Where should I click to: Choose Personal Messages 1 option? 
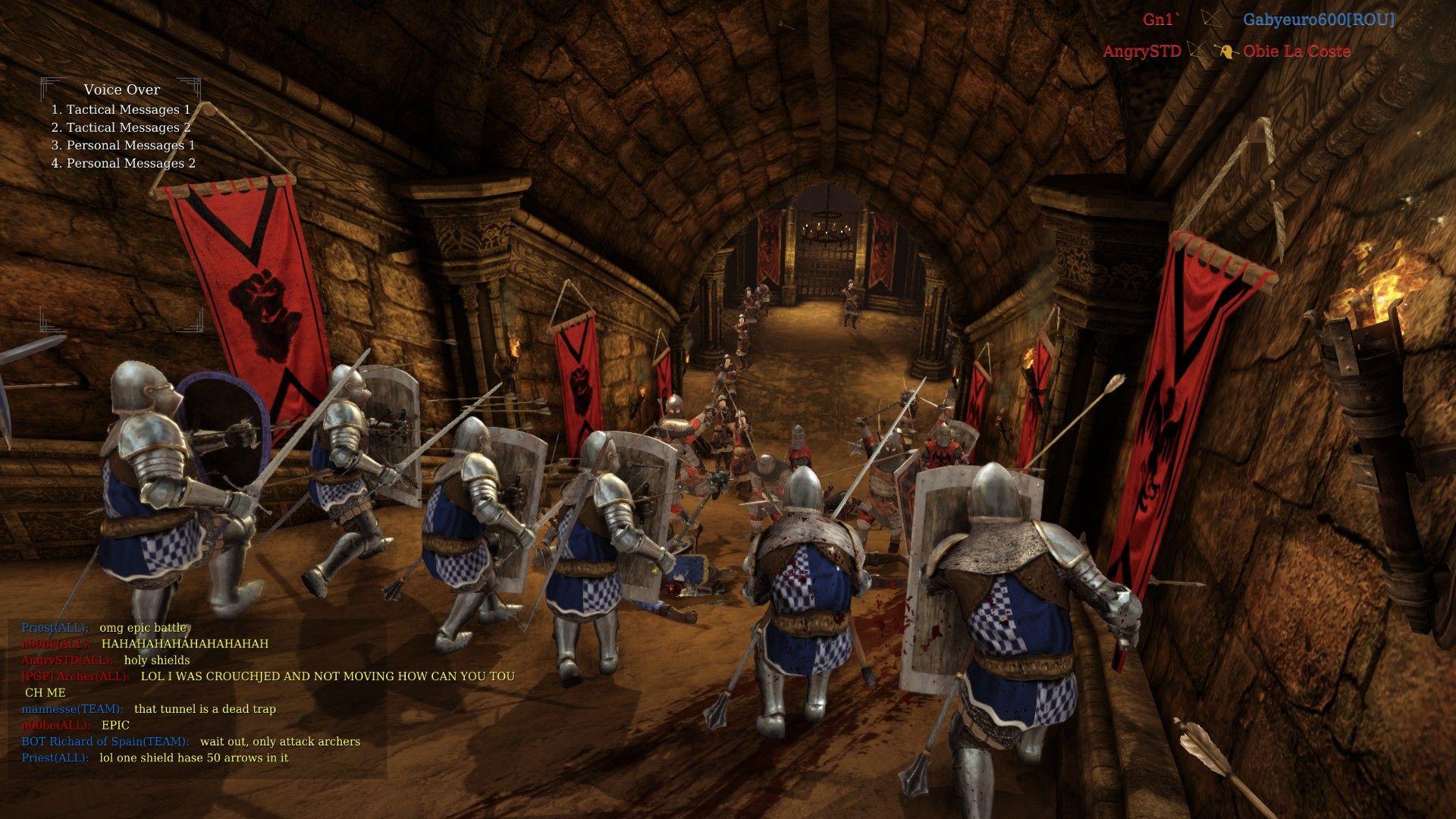[x=124, y=145]
